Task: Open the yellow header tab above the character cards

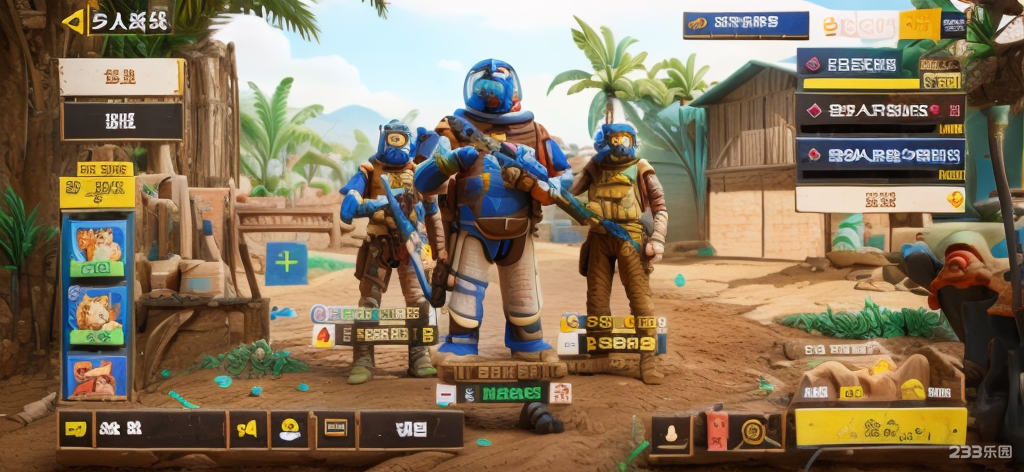Action: coord(97,190)
